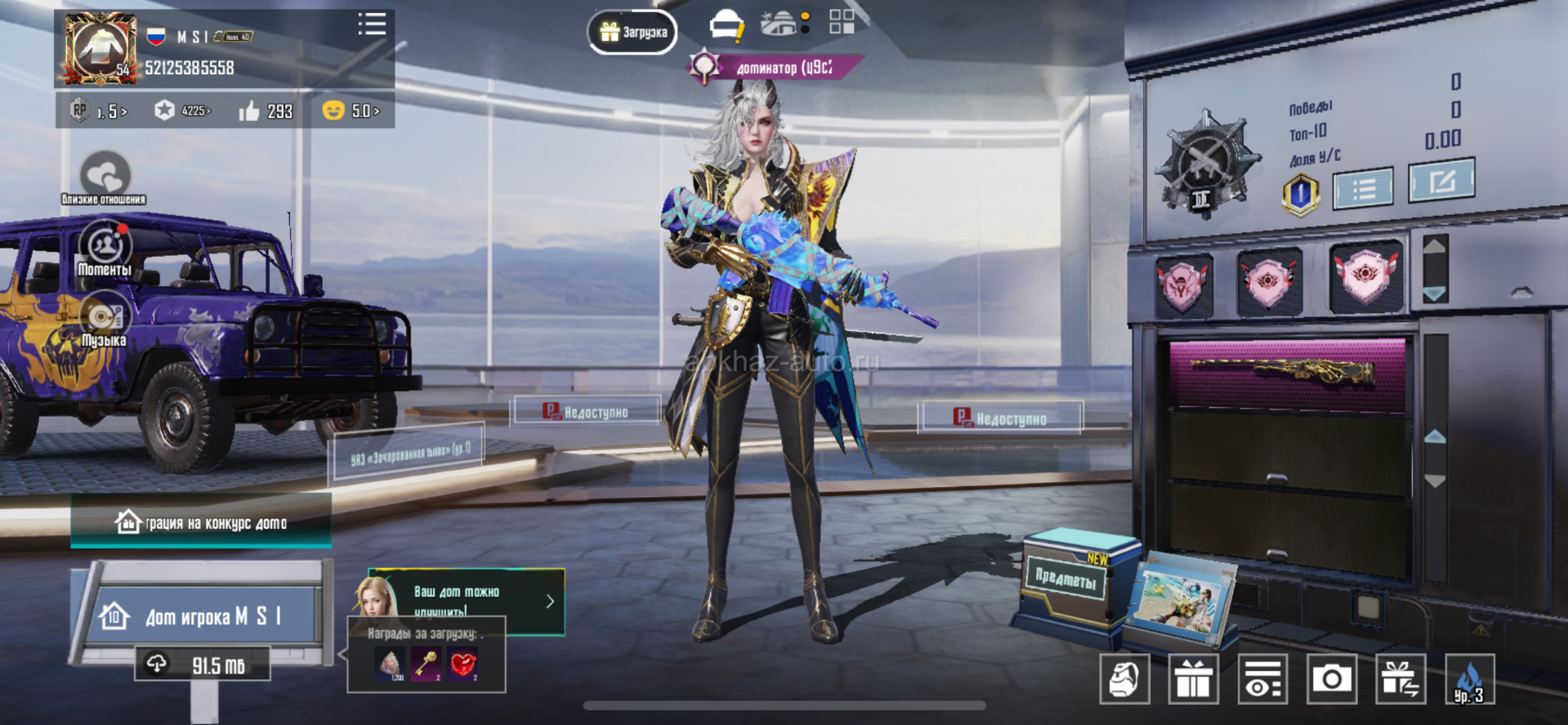The image size is (1568, 725).
Task: Open the Загрузка download button
Action: (x=632, y=32)
